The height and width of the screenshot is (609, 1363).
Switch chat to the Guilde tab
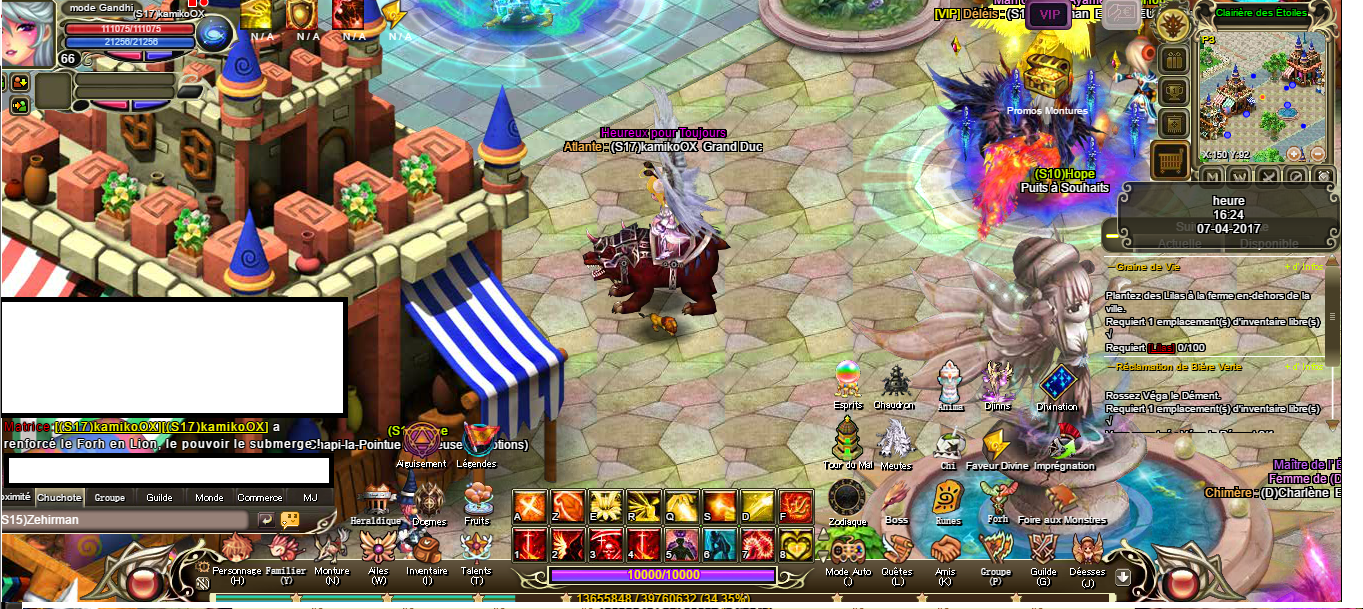pyautogui.click(x=159, y=497)
